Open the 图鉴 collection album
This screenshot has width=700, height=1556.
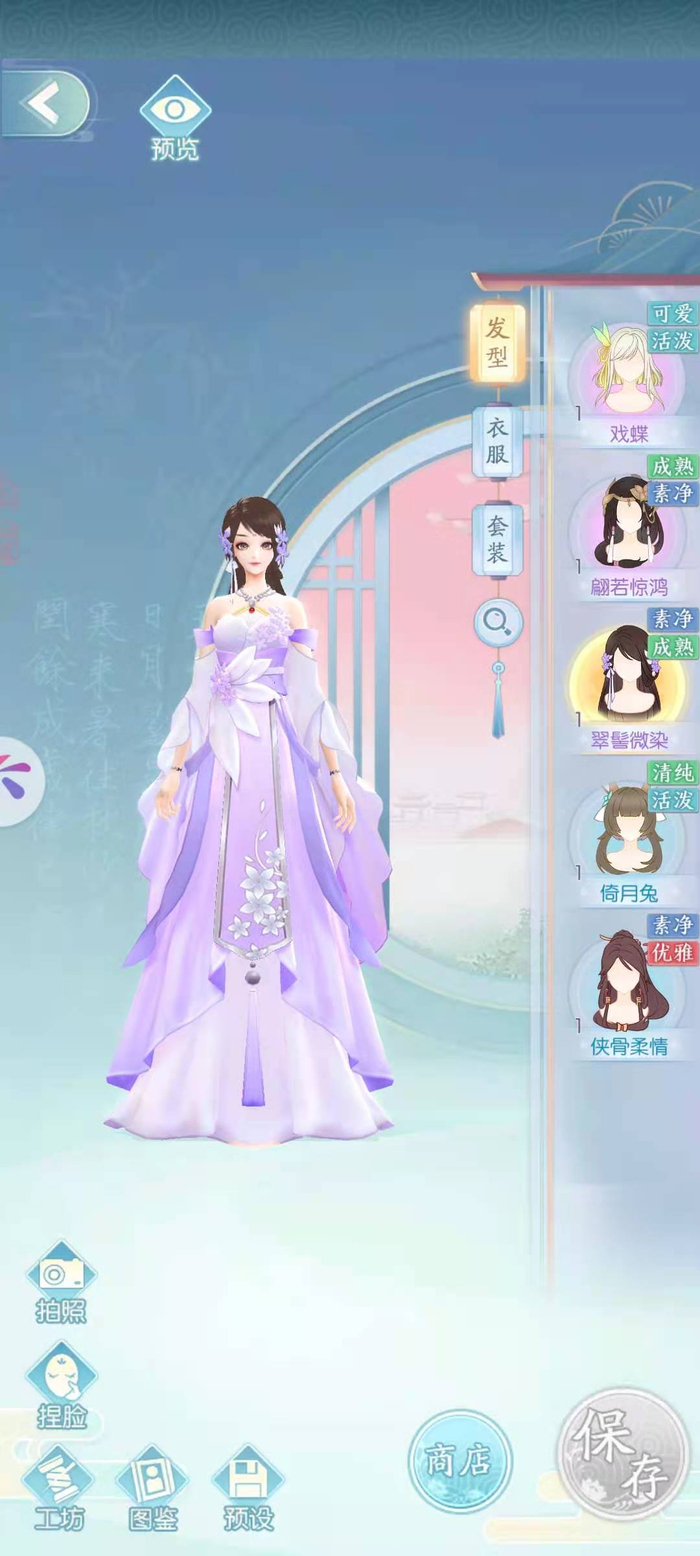[x=153, y=1487]
